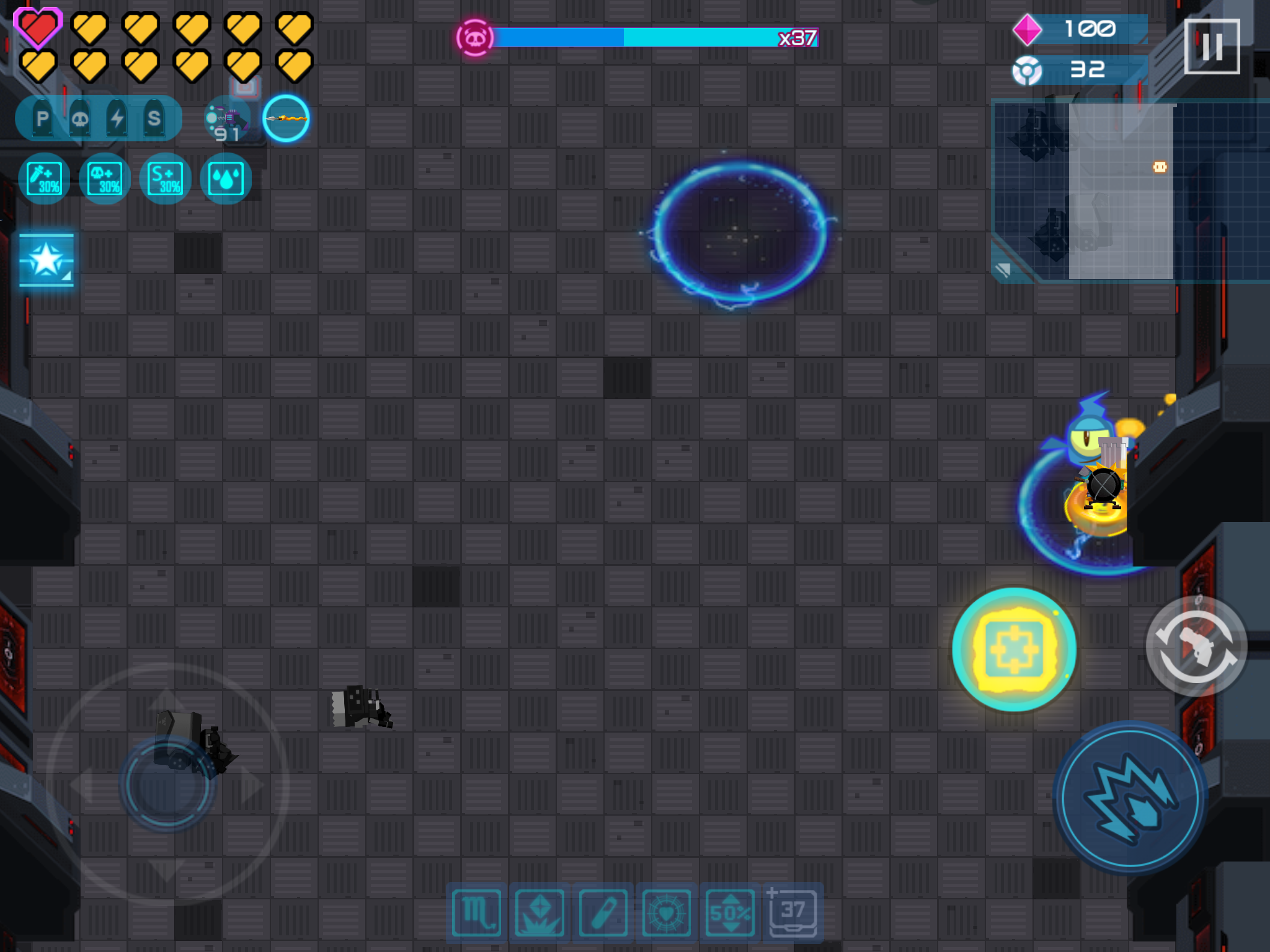The height and width of the screenshot is (952, 1270).
Task: Select the flaming bullet active weapon icon
Action: tap(285, 120)
